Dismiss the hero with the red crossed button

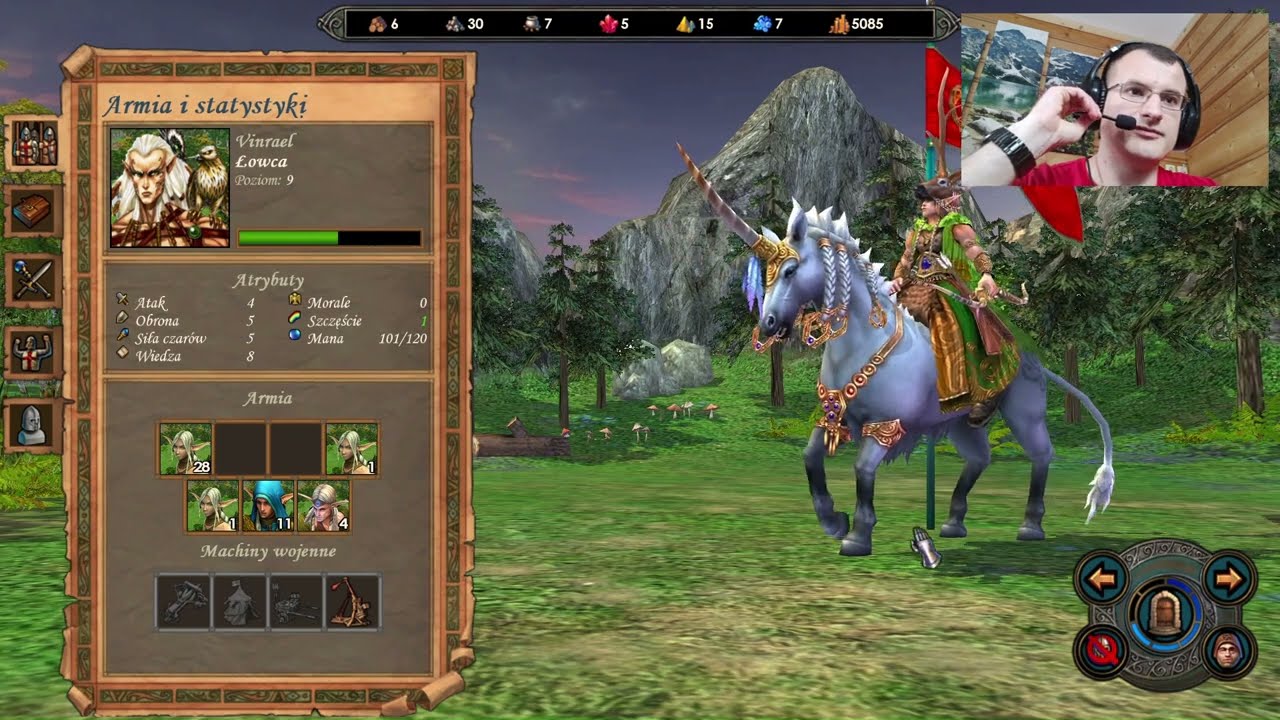coord(1103,651)
